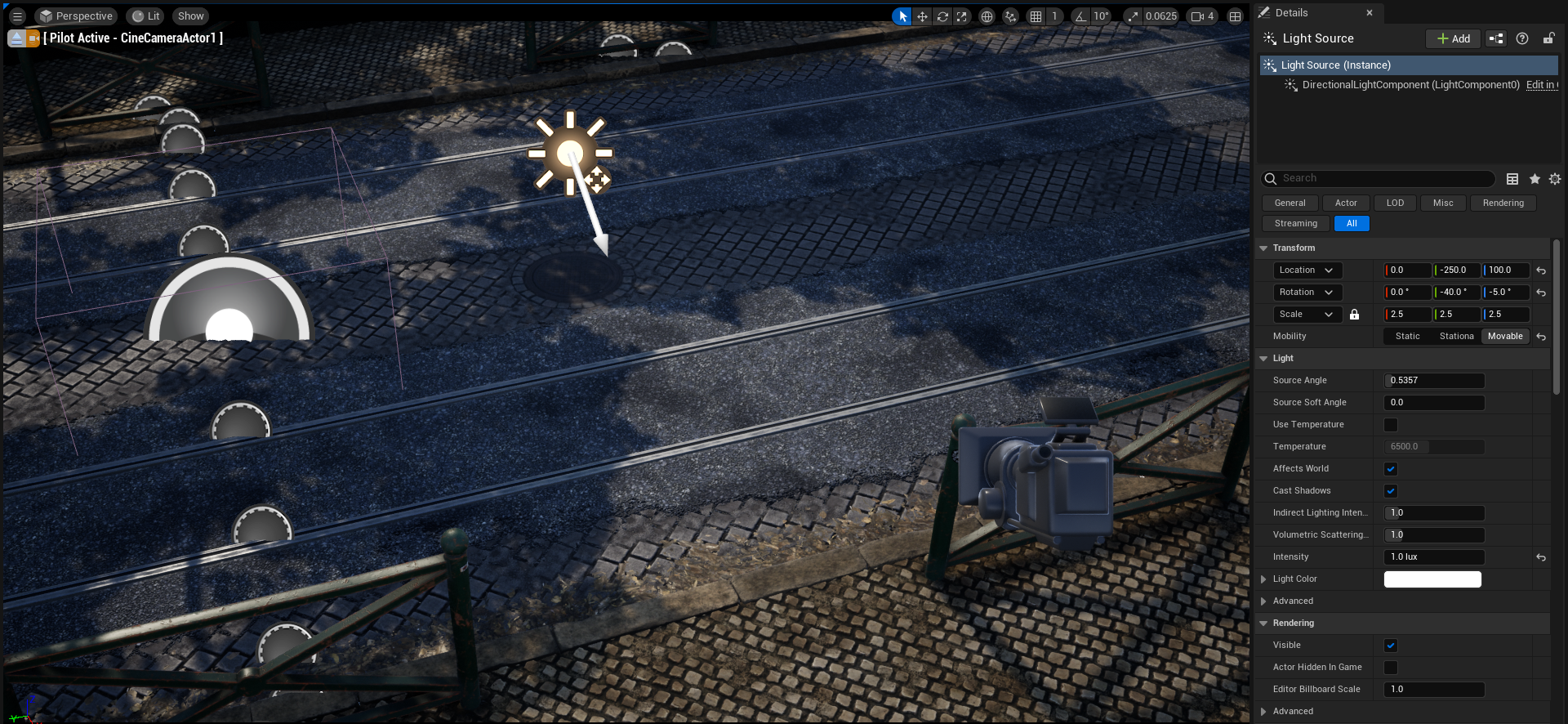Select the Streaming filter tab
The height and width of the screenshot is (724, 1568).
pos(1295,223)
